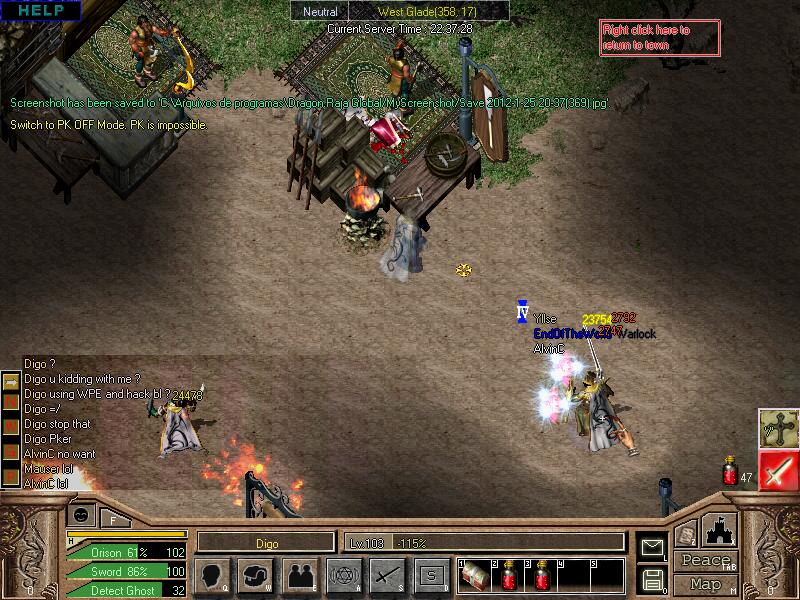This screenshot has height=600, width=800.
Task: Click the 'Right click here to return to town' box
Action: coord(659,37)
